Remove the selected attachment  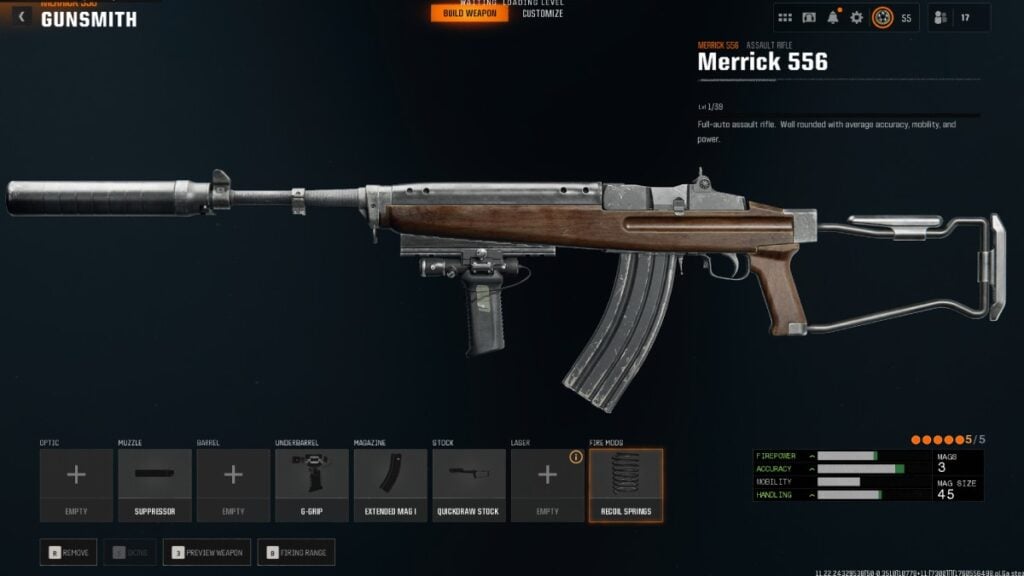click(x=70, y=551)
